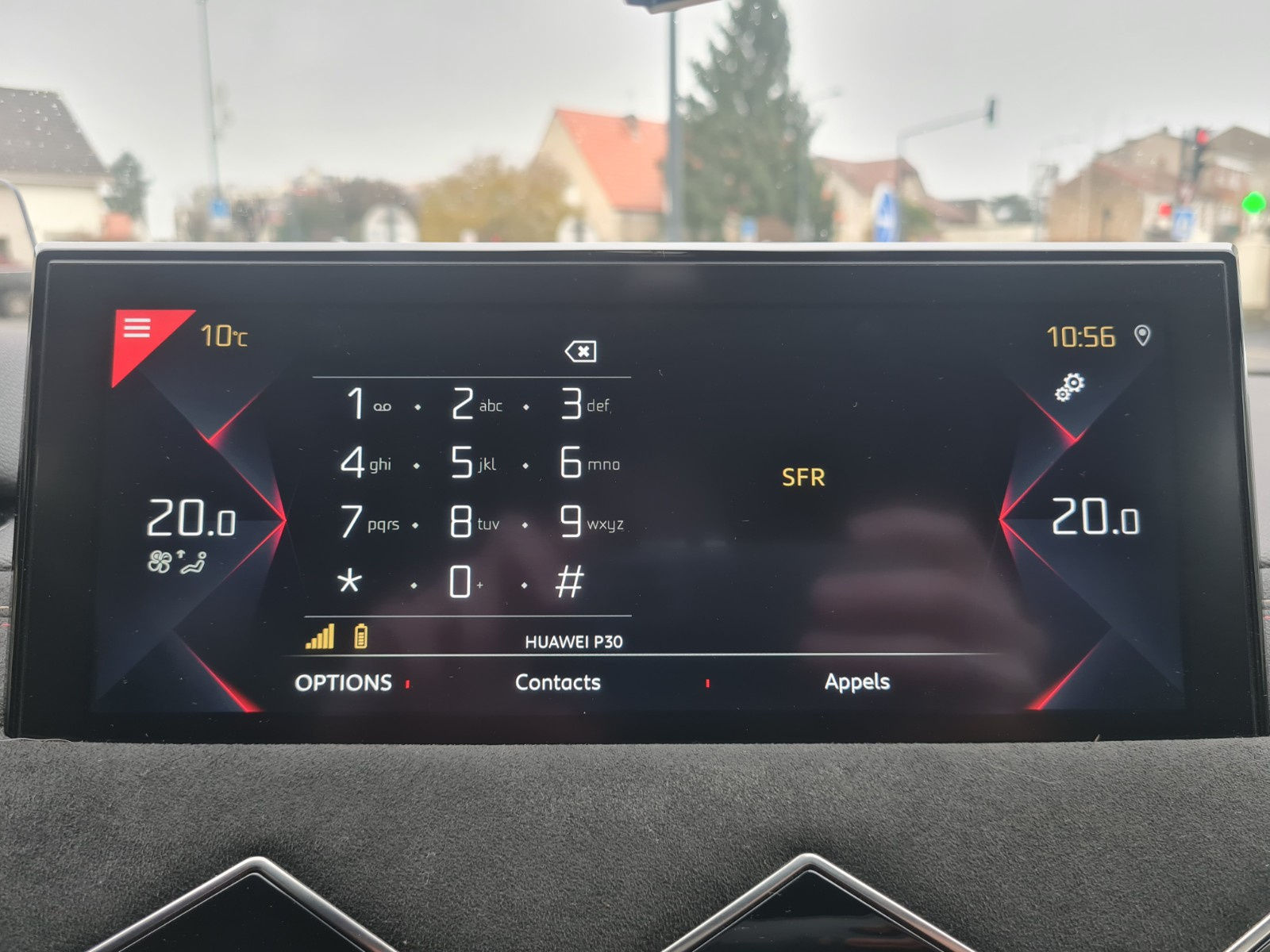Tap the hash pound key

tap(569, 582)
